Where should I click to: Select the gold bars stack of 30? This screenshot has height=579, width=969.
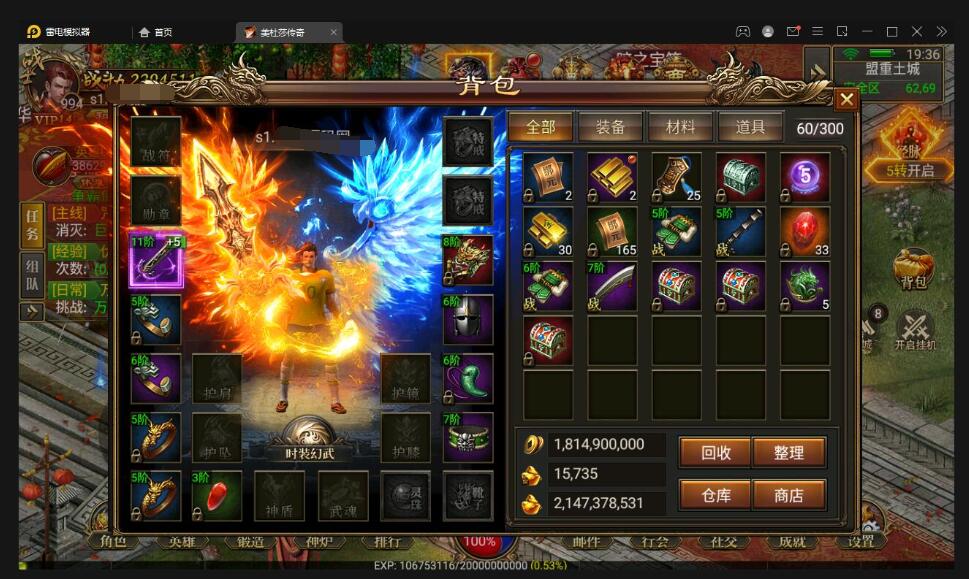pos(548,232)
